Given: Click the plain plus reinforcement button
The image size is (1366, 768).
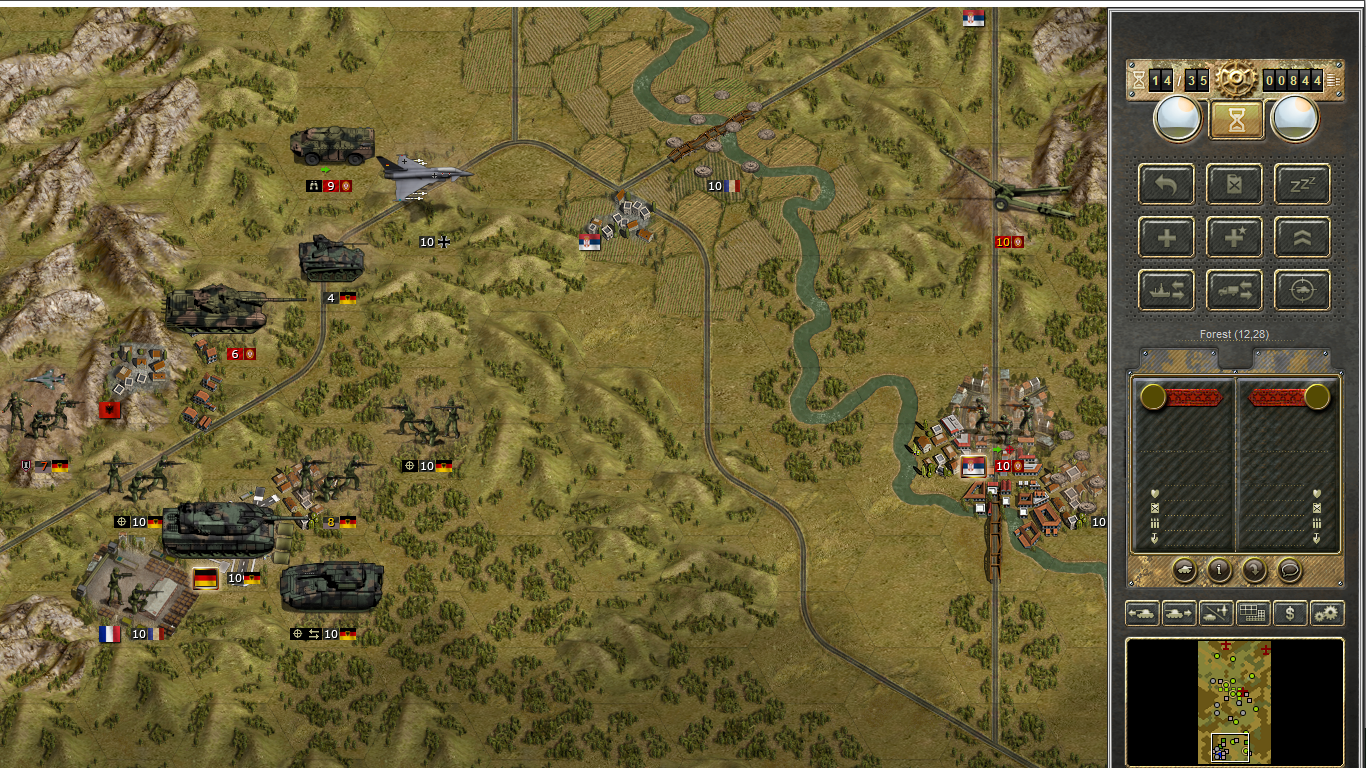Looking at the screenshot, I should [1166, 238].
